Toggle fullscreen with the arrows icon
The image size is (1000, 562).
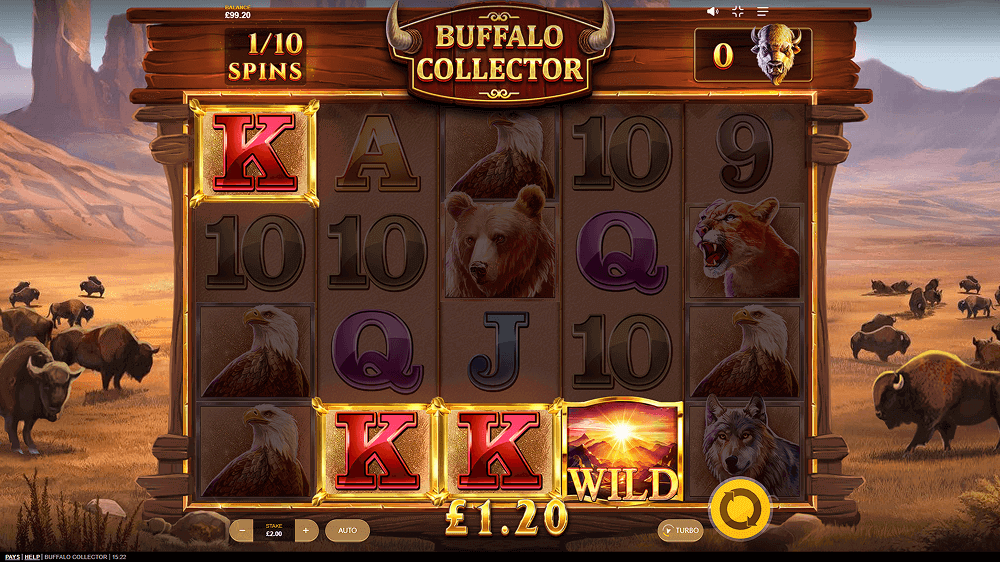[x=738, y=12]
